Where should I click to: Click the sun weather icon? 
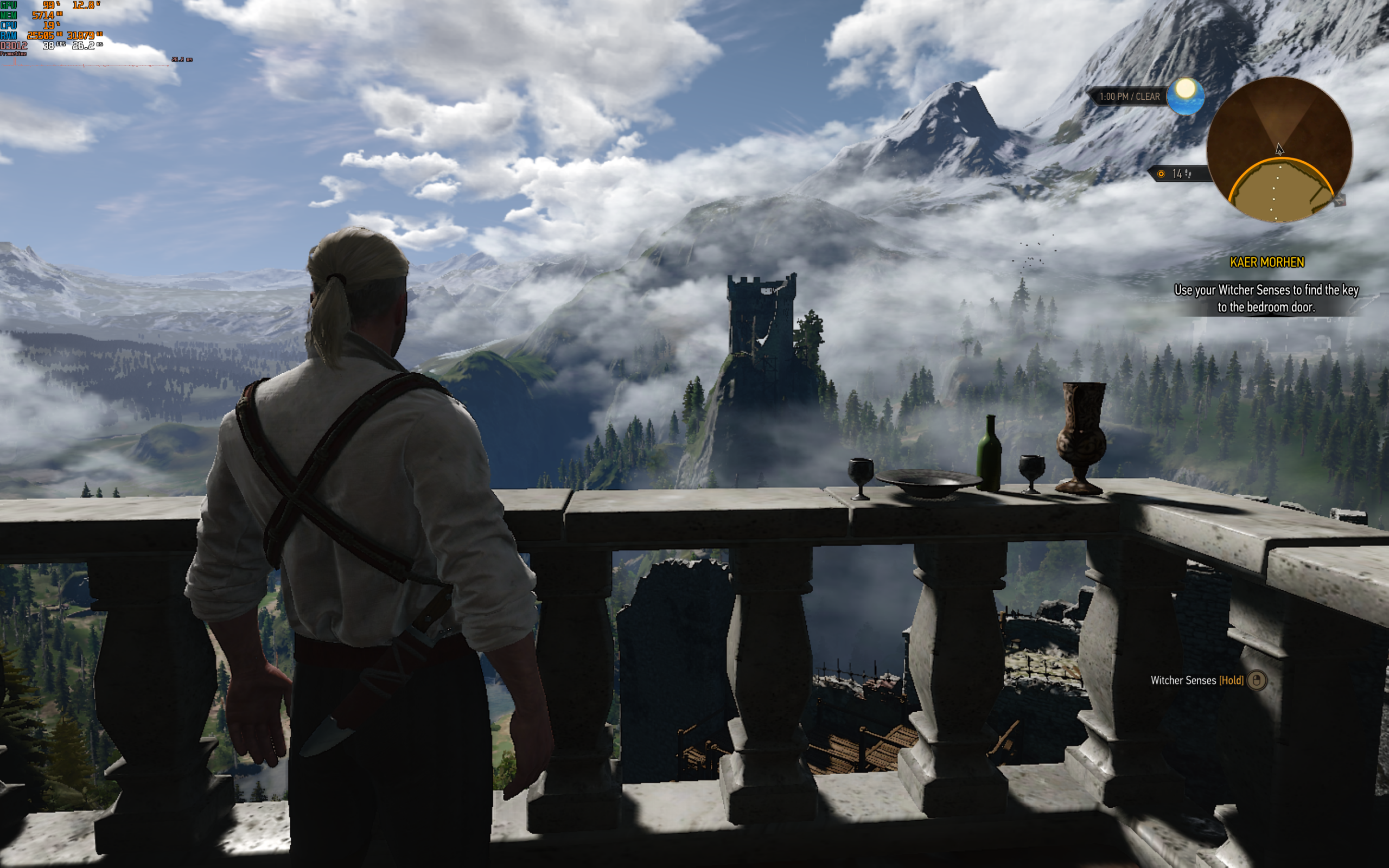(1185, 95)
